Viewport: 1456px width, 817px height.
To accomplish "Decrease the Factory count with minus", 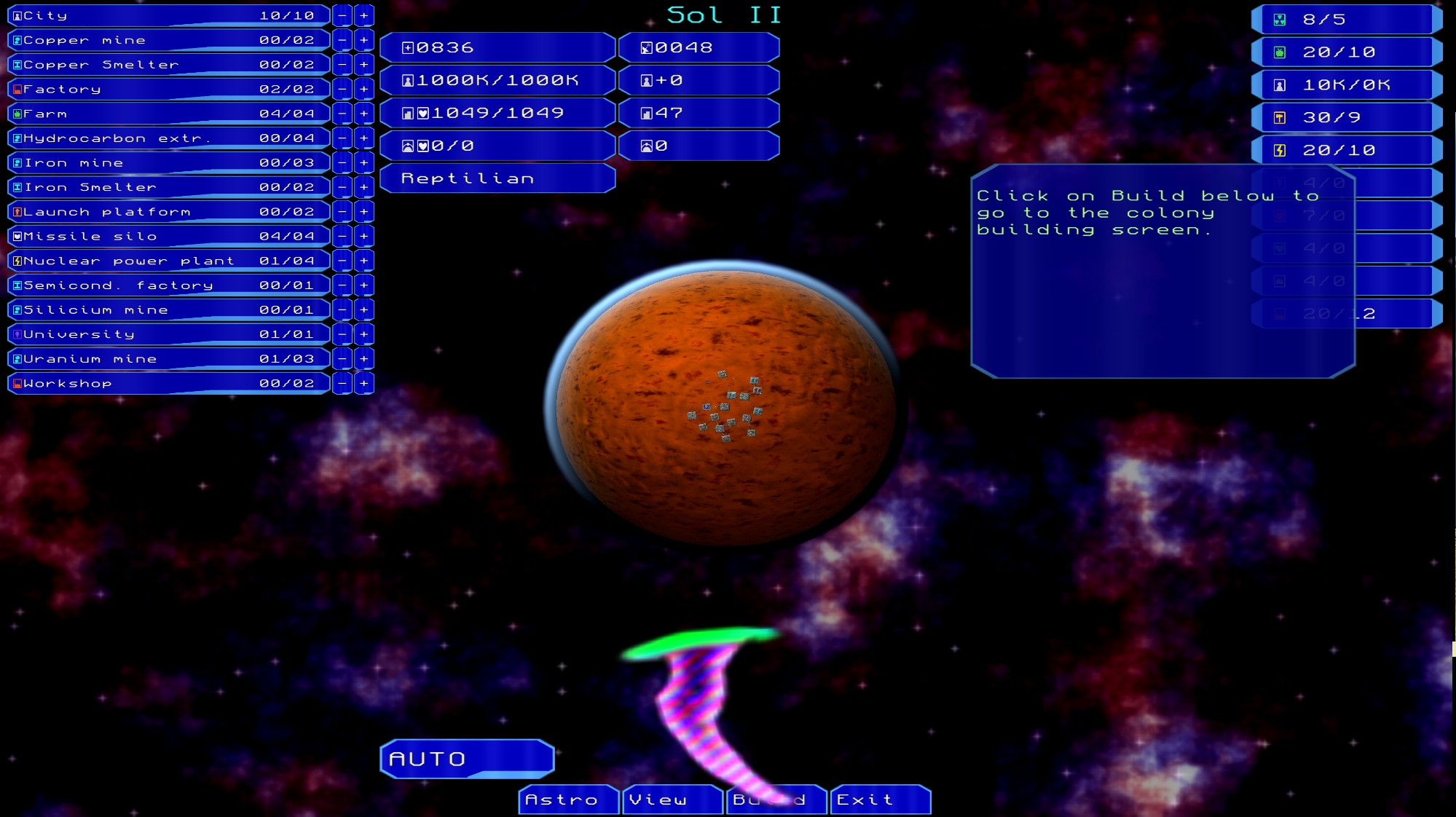I will tap(342, 89).
